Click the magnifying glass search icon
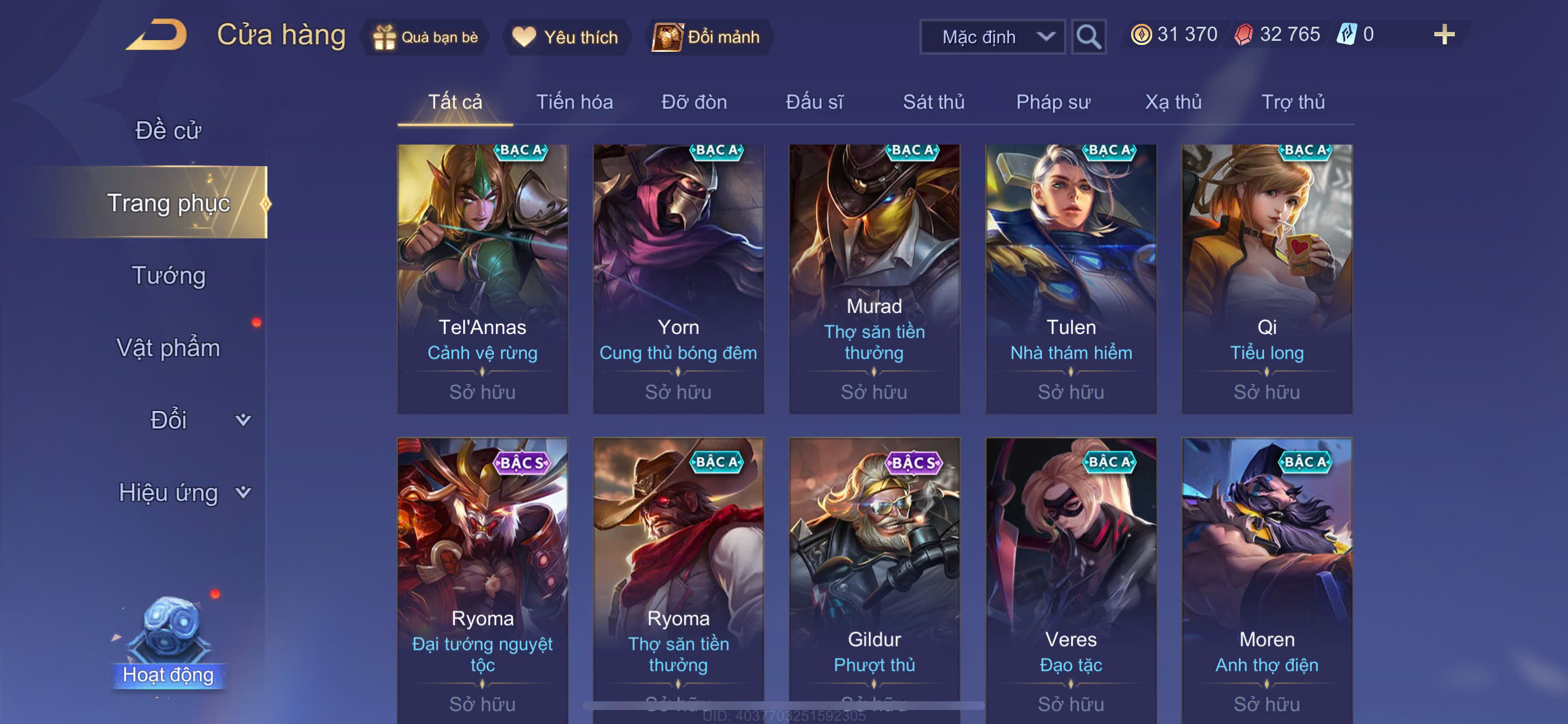This screenshot has height=724, width=1568. 1088,37
